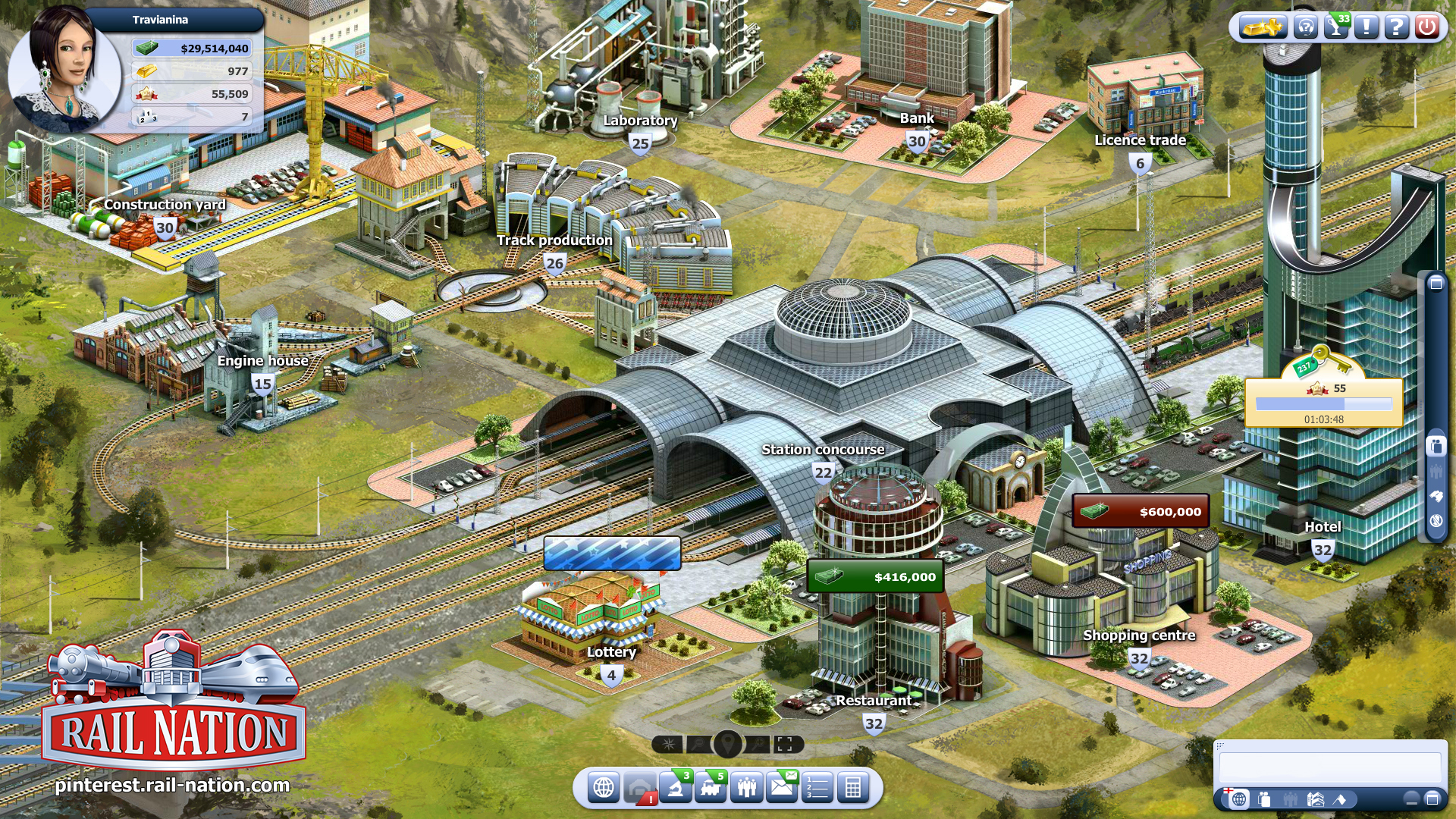Open help with the question mark icon
The width and height of the screenshot is (1456, 819).
[1397, 27]
